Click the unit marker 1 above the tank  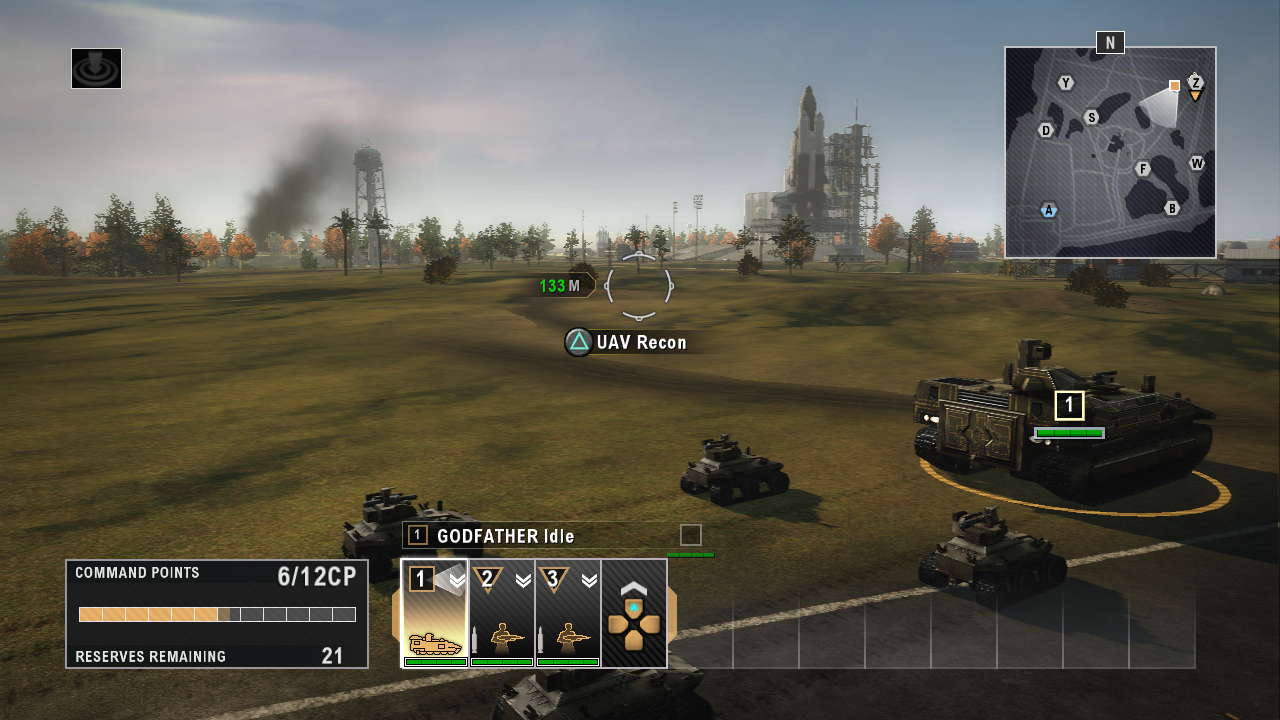[1069, 405]
